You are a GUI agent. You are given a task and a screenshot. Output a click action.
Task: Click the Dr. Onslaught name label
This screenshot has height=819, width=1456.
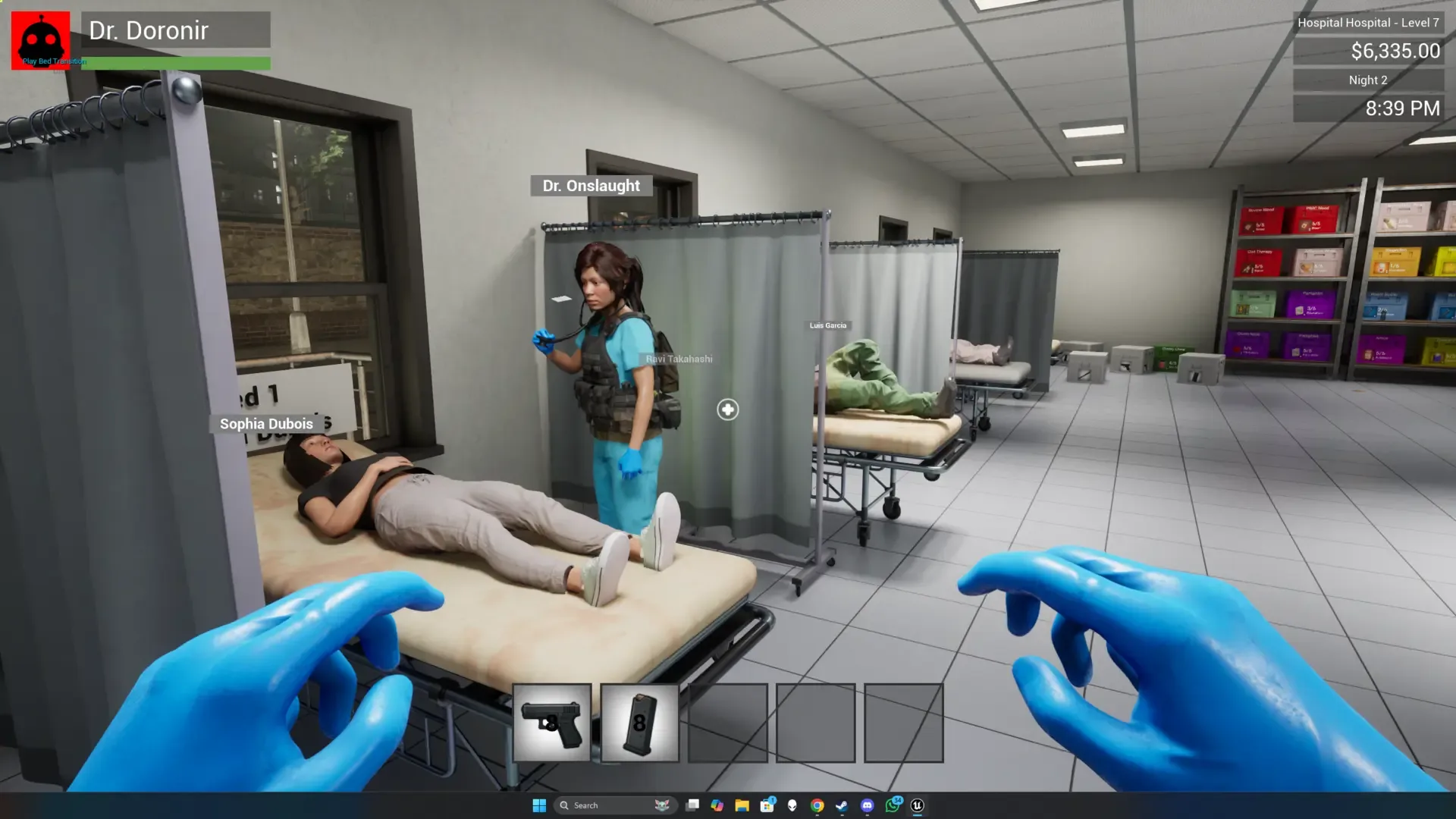(x=591, y=185)
